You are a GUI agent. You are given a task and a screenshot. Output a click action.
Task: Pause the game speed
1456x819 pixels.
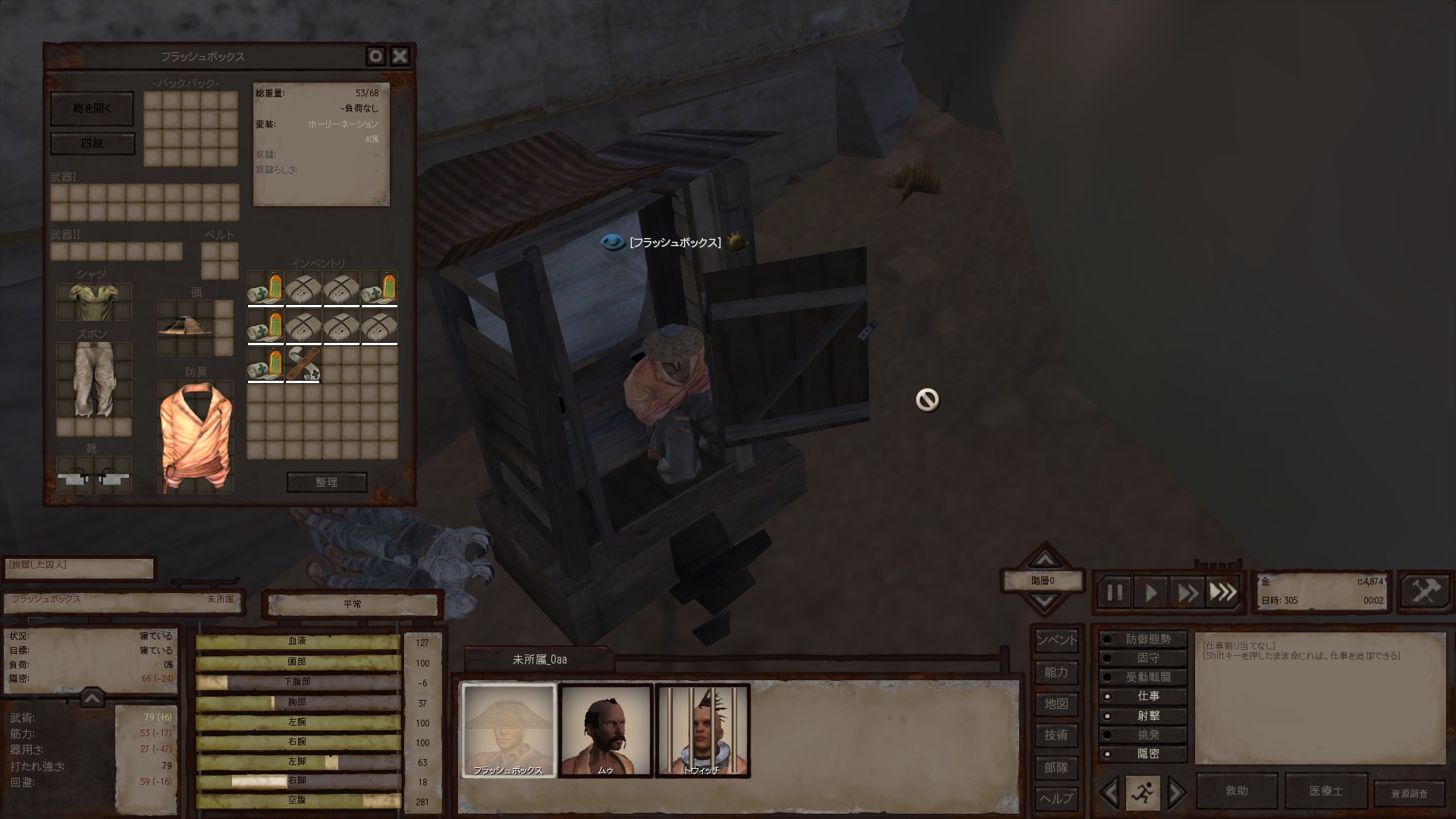coord(1114,592)
